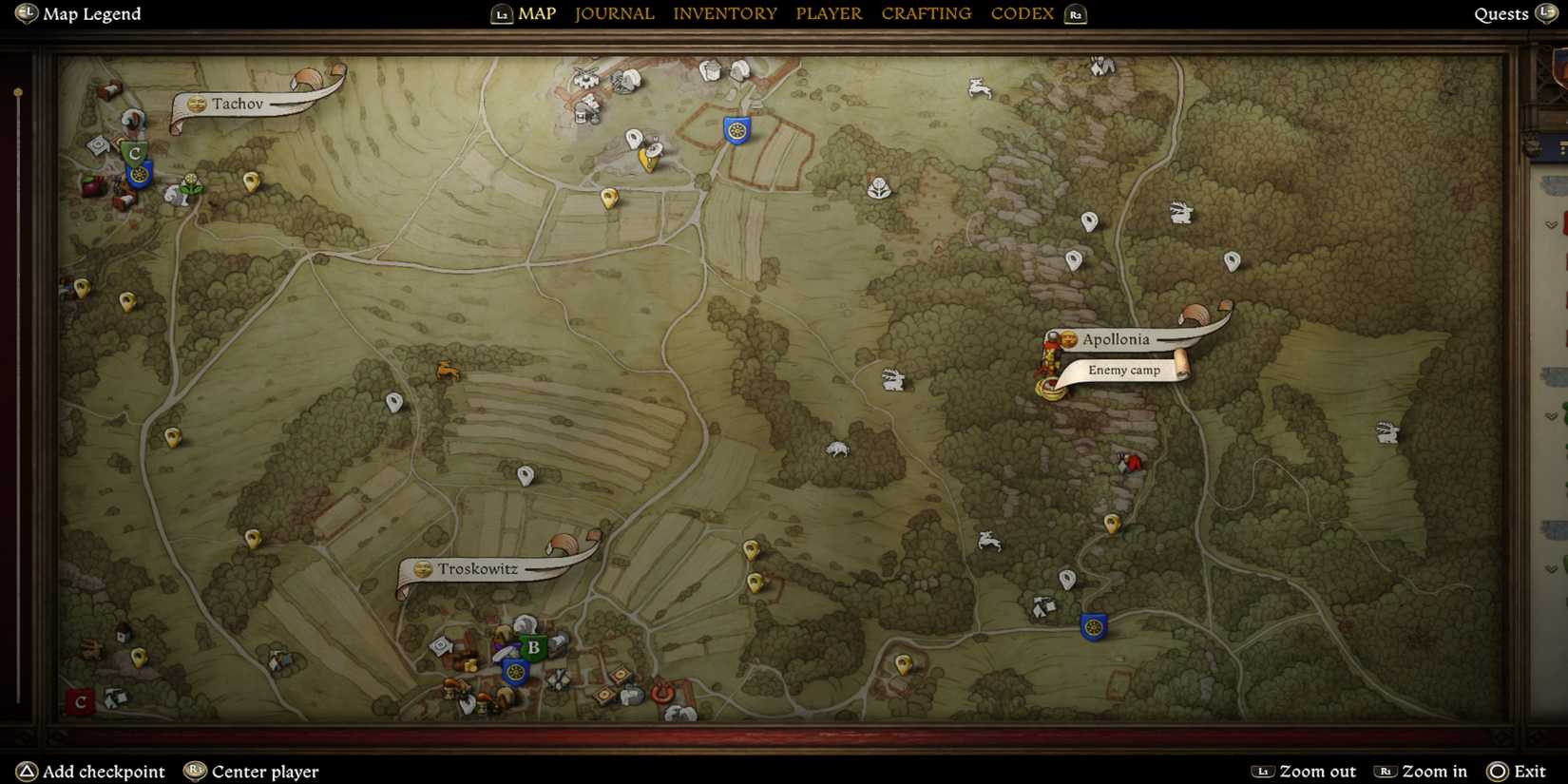This screenshot has width=1568, height=784.
Task: Switch to the JOURNAL tab
Action: point(614,13)
